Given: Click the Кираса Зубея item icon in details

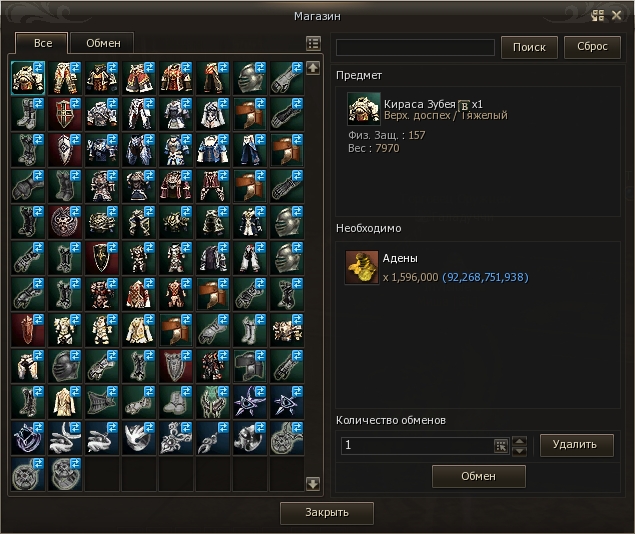Looking at the screenshot, I should pyautogui.click(x=363, y=109).
